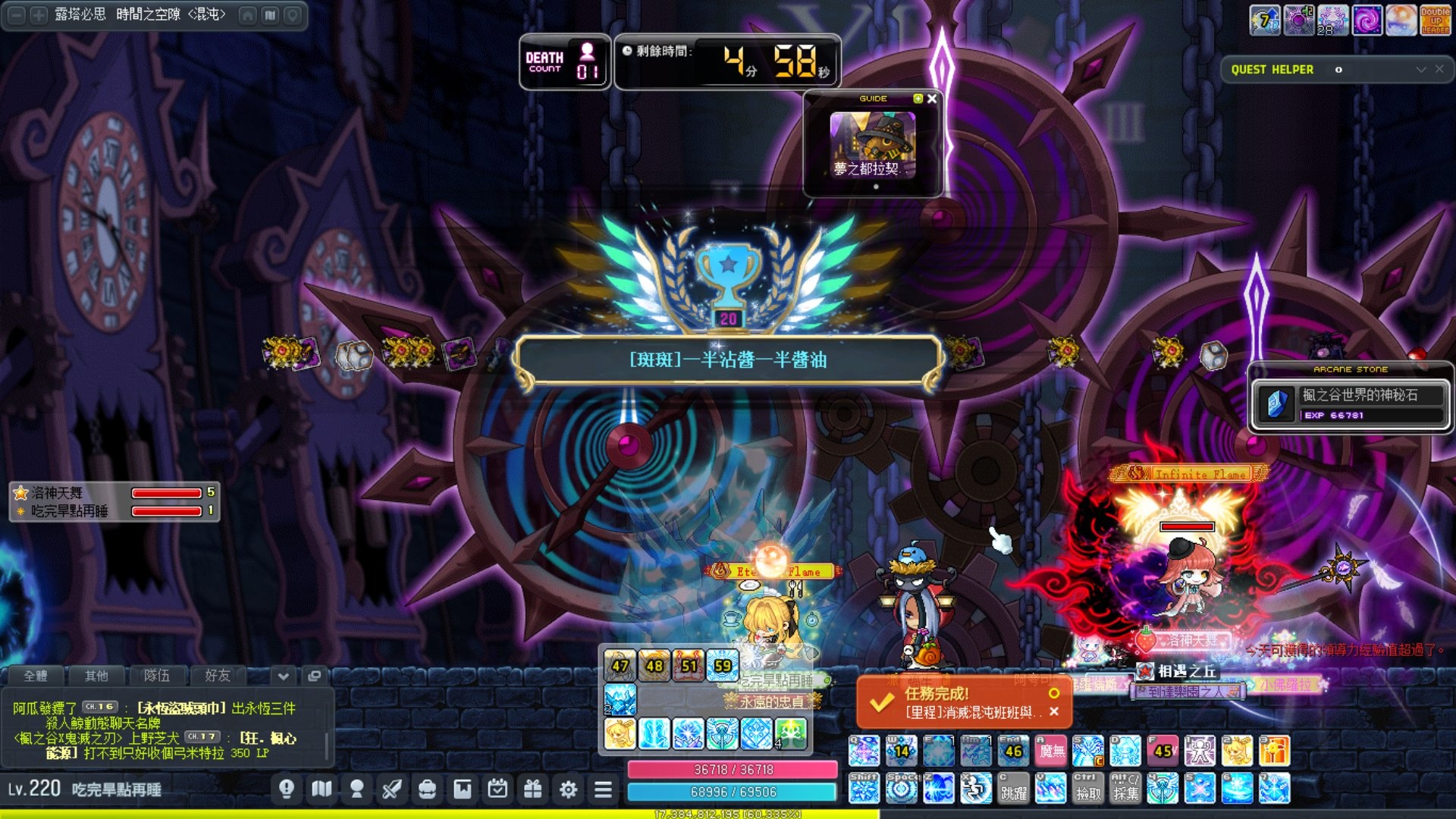Close the Quest Helper panel
The image size is (1456, 819).
[1439, 69]
